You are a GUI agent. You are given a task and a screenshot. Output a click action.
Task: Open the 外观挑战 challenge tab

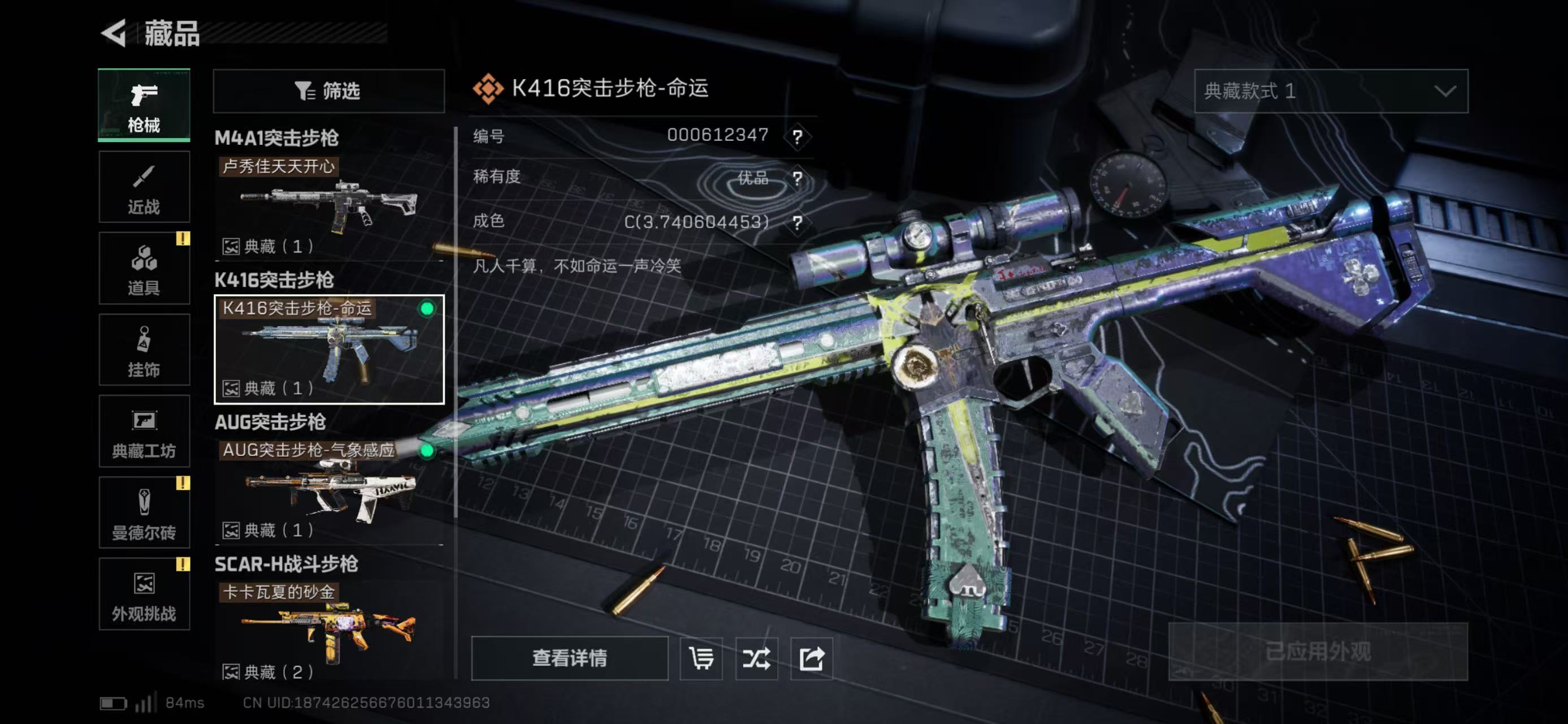click(x=144, y=594)
